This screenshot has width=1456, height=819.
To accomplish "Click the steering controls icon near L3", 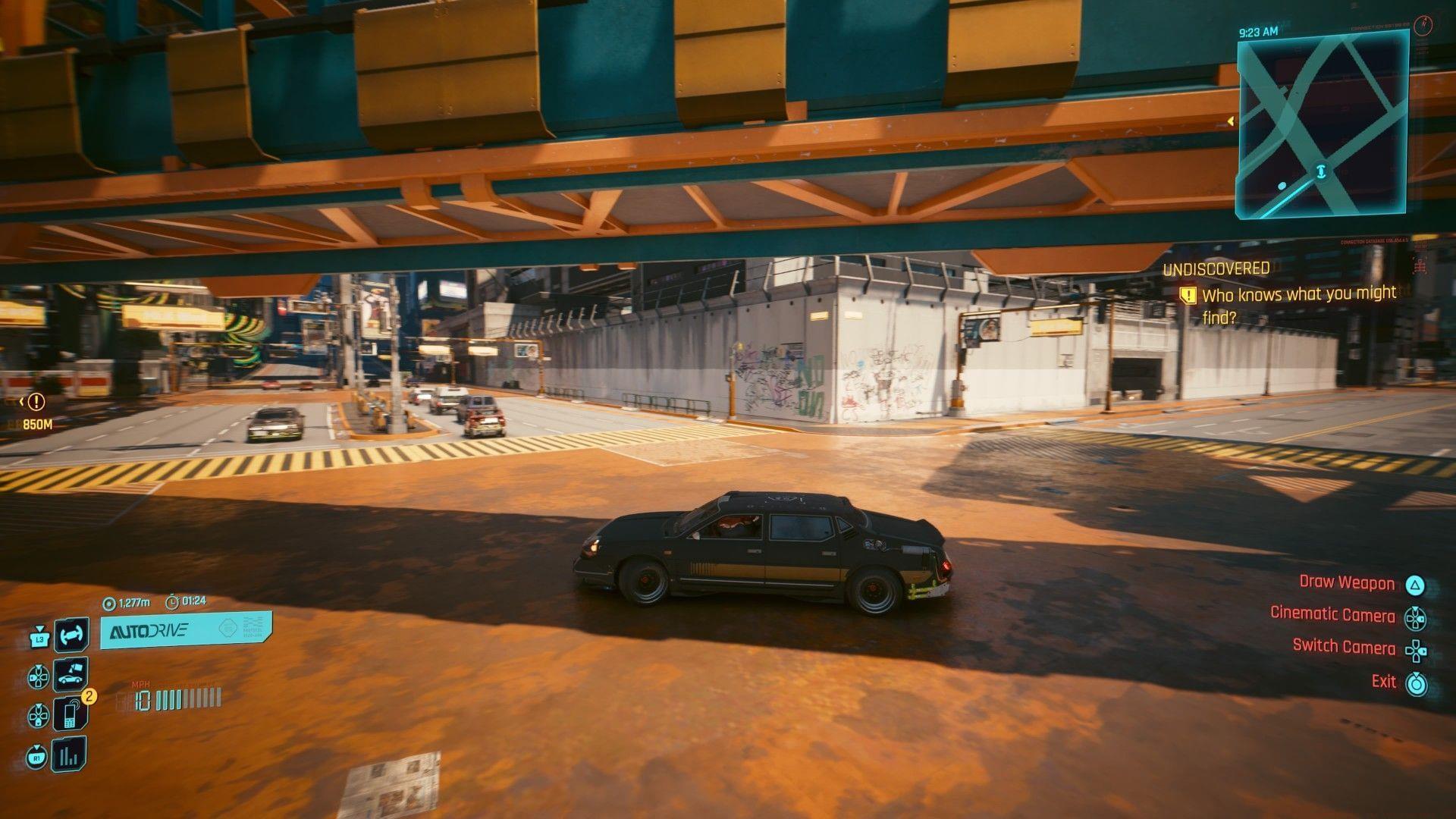I will (71, 635).
